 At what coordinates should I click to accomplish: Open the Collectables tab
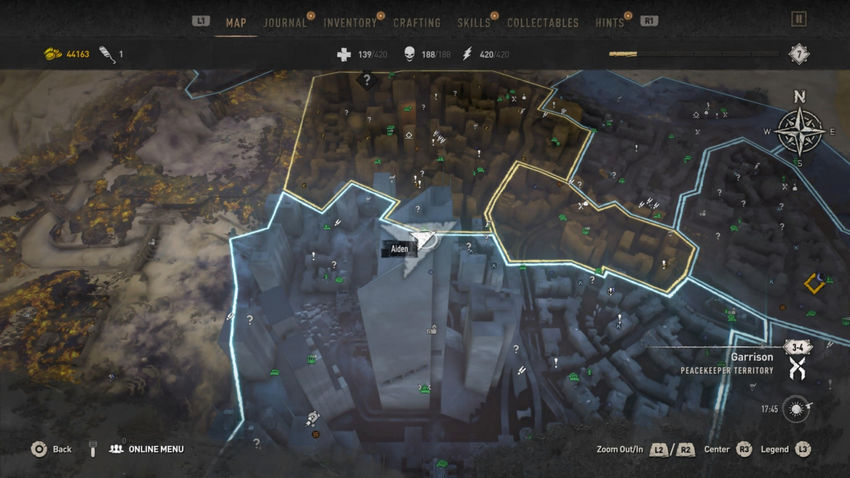click(543, 22)
